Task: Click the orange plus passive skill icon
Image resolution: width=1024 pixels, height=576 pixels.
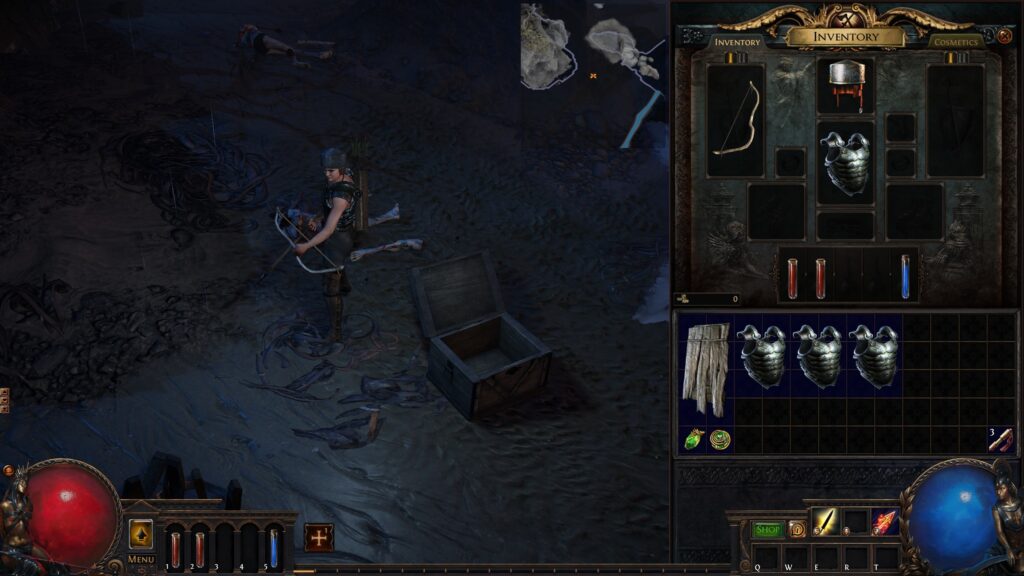Action: (319, 537)
